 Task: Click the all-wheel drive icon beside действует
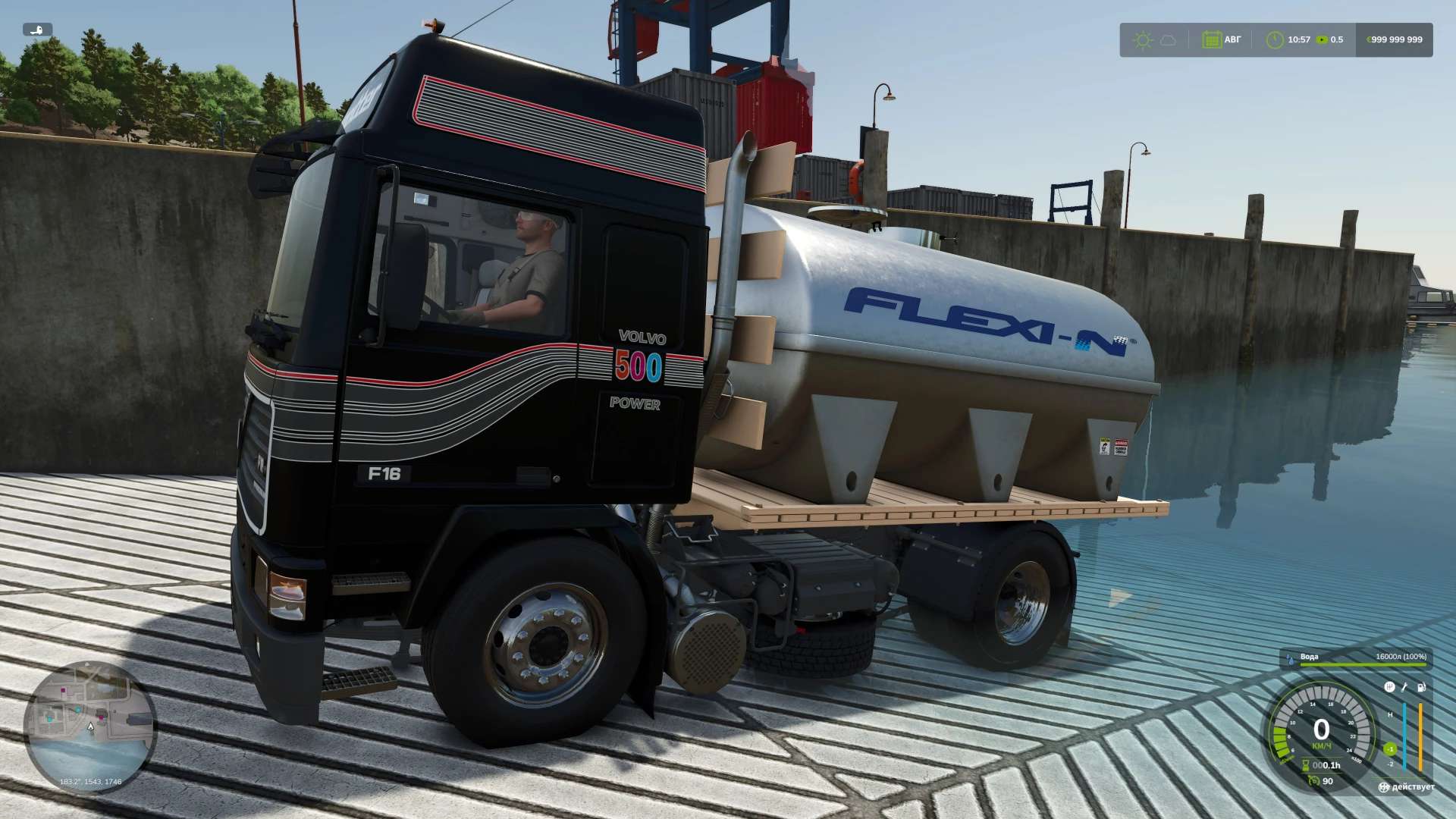pyautogui.click(x=1384, y=787)
